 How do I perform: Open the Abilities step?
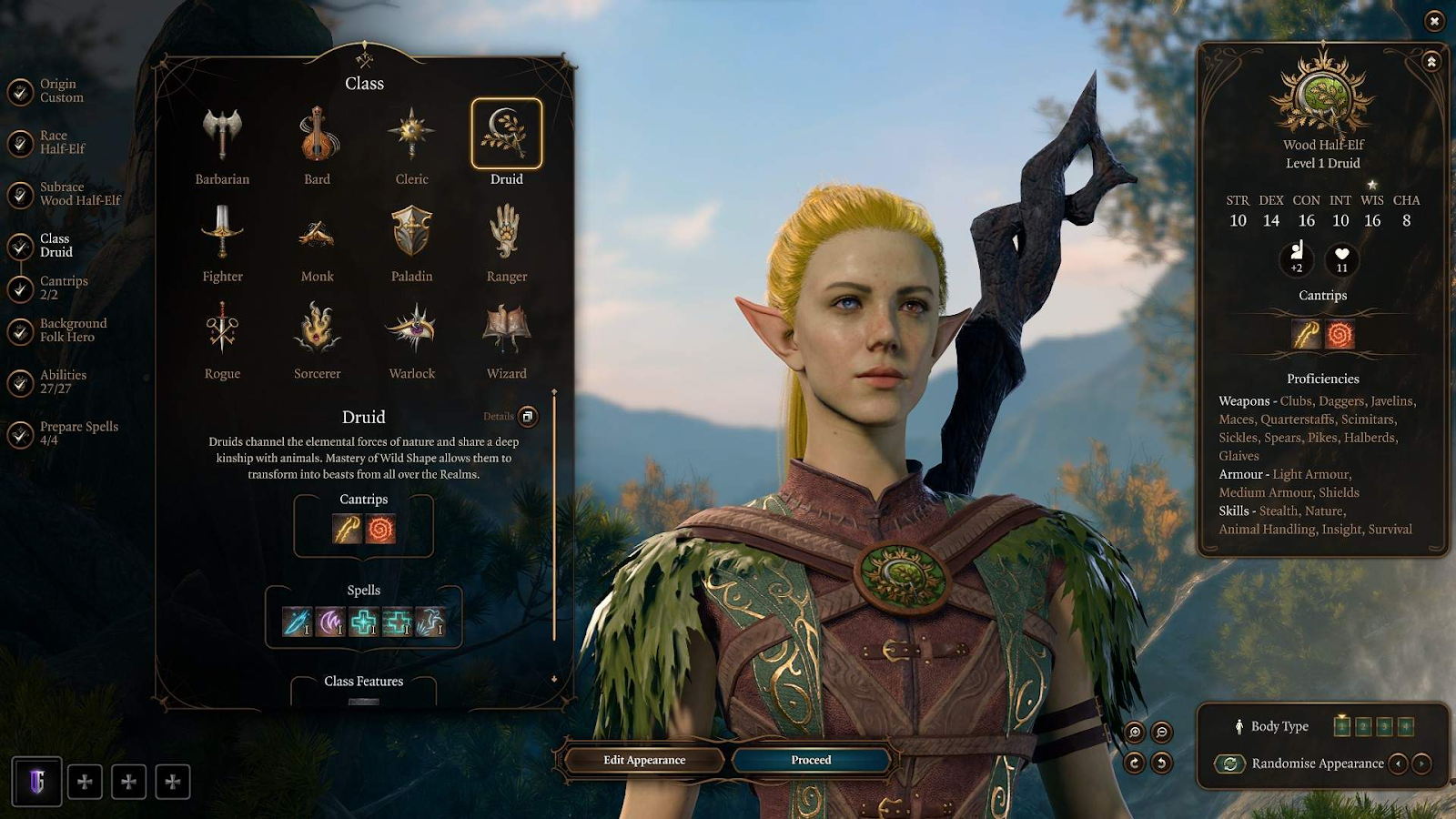point(62,381)
